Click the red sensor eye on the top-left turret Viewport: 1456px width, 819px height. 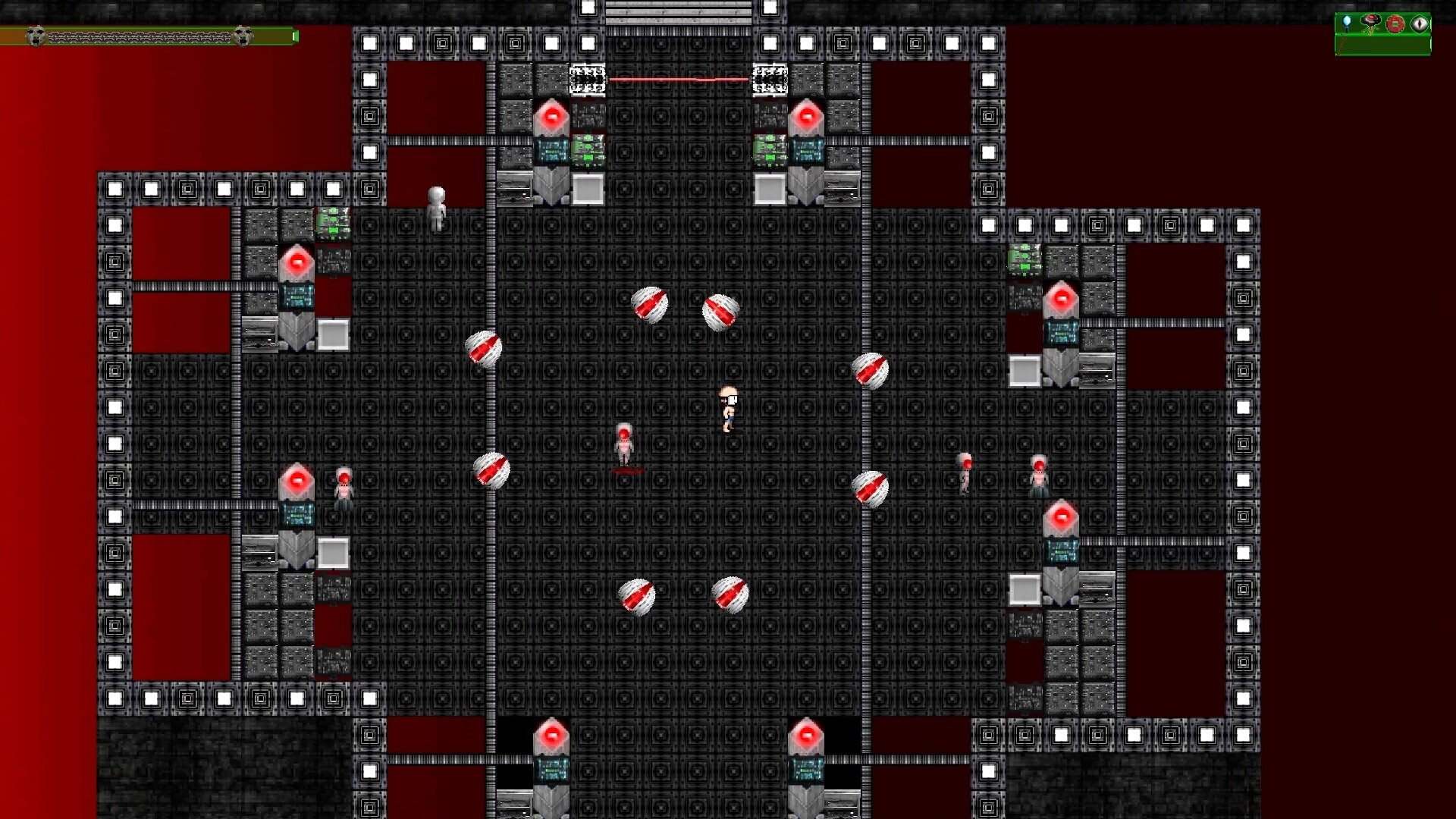(553, 115)
